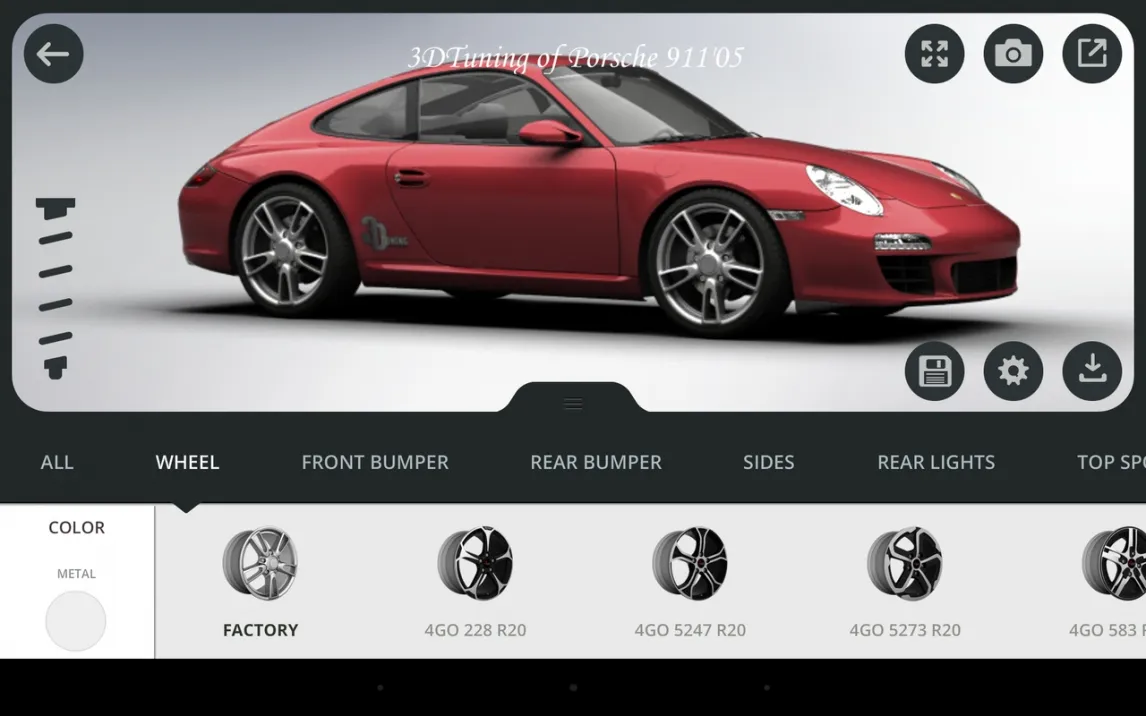Pick the metal wheel color swatch

point(76,620)
